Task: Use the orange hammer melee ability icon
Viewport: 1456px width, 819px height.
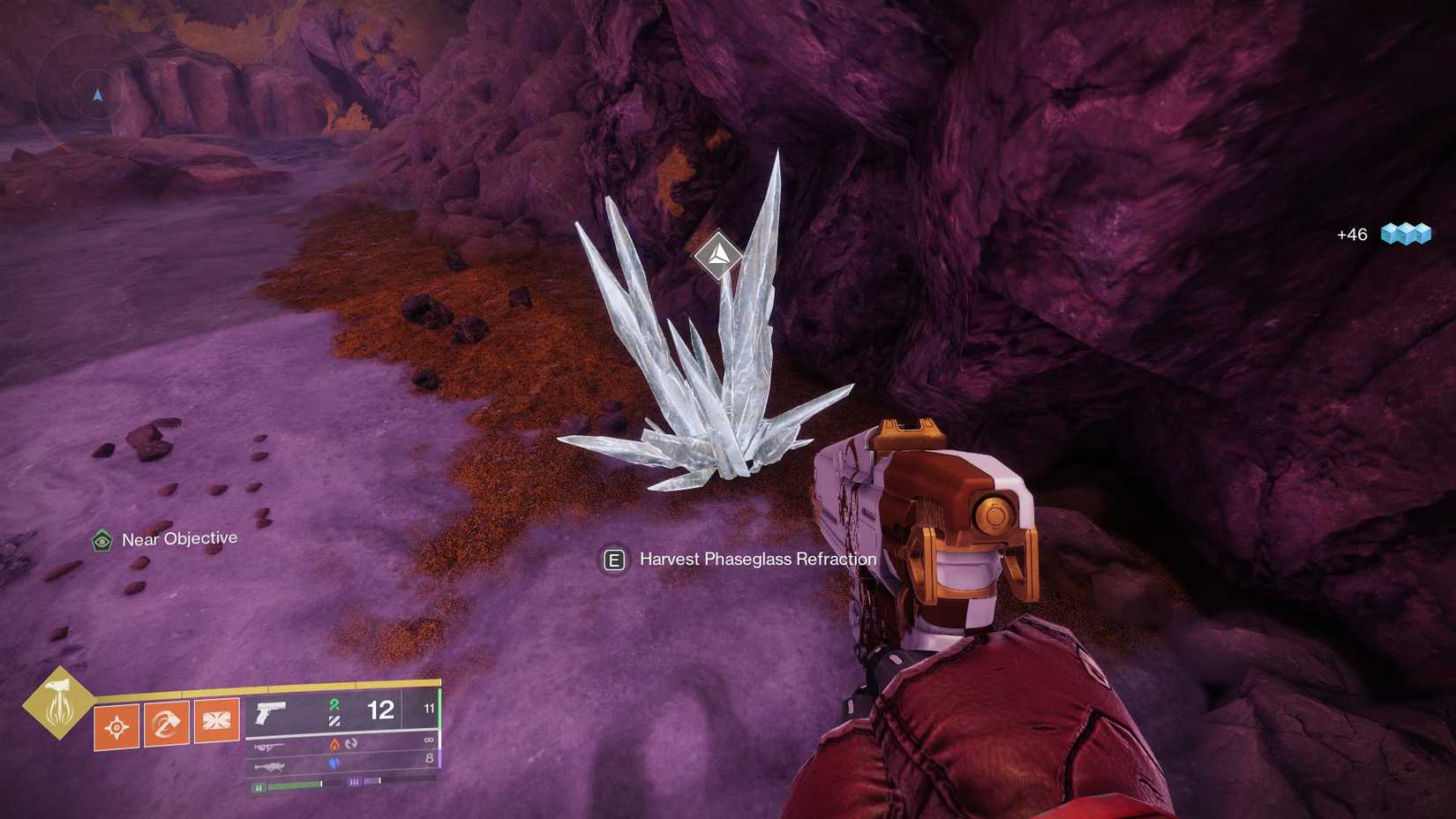Action: [x=166, y=724]
